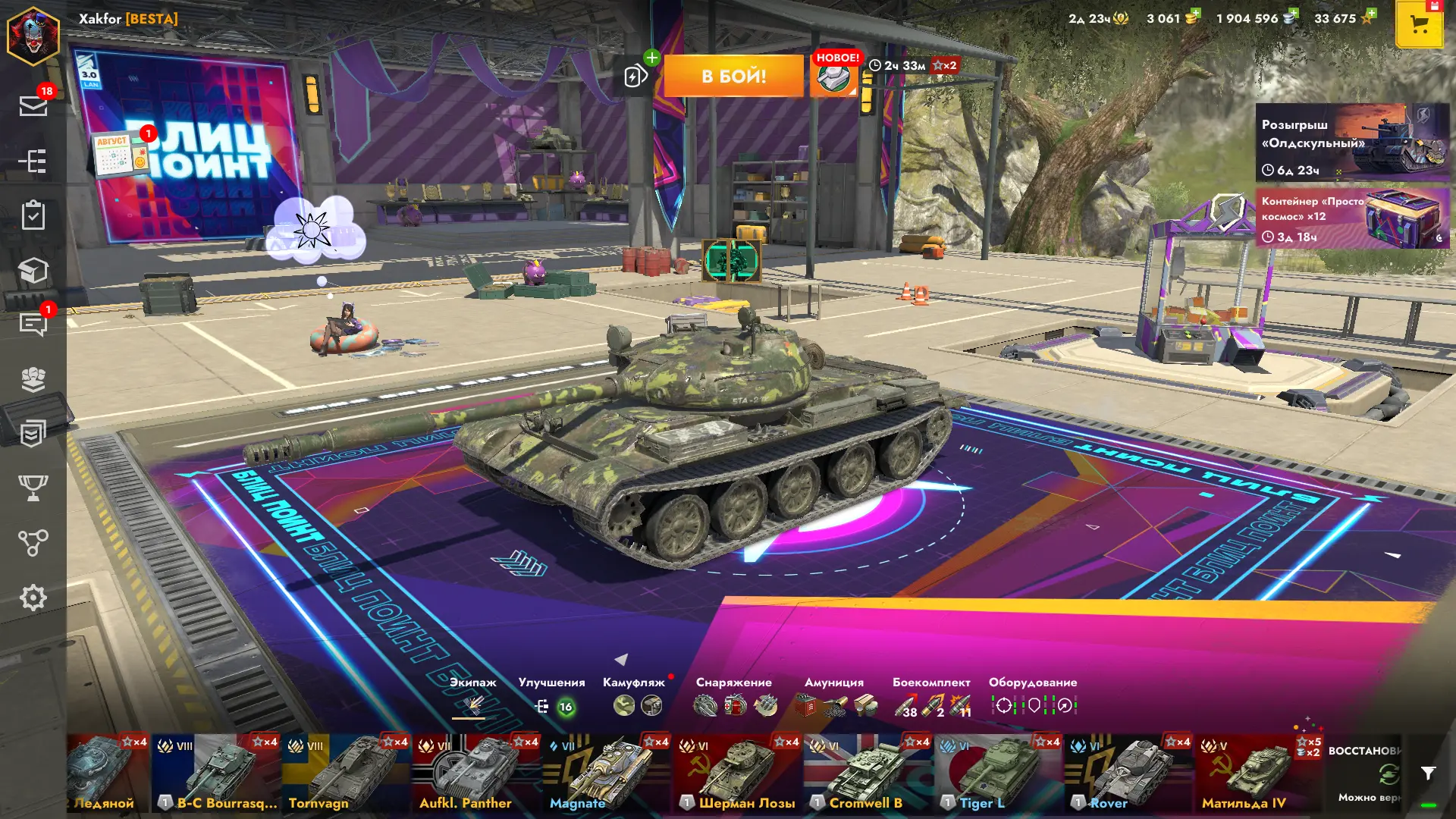
Task: Open the trophy tournaments icon
Action: [33, 488]
